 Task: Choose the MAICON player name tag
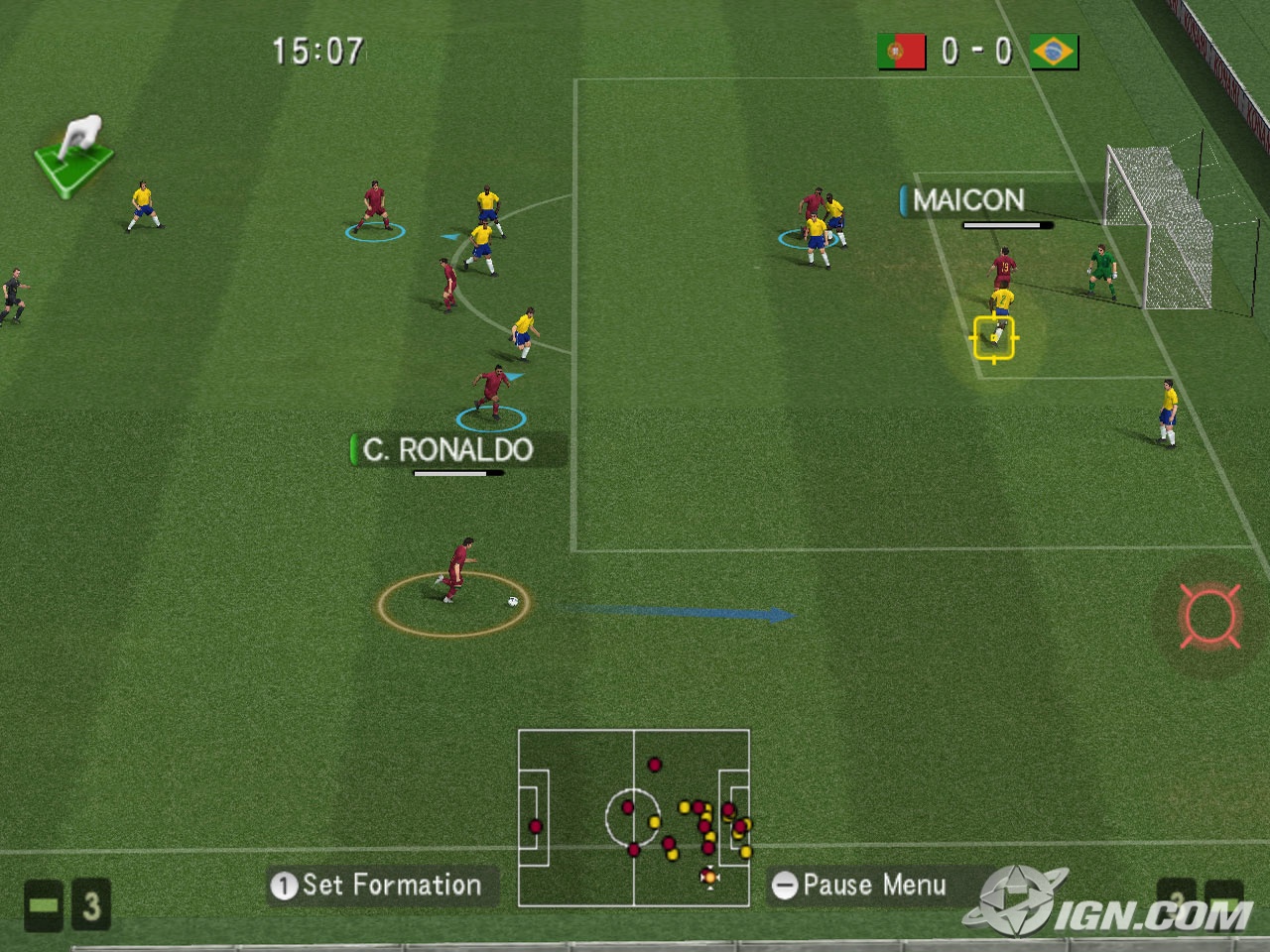point(967,200)
